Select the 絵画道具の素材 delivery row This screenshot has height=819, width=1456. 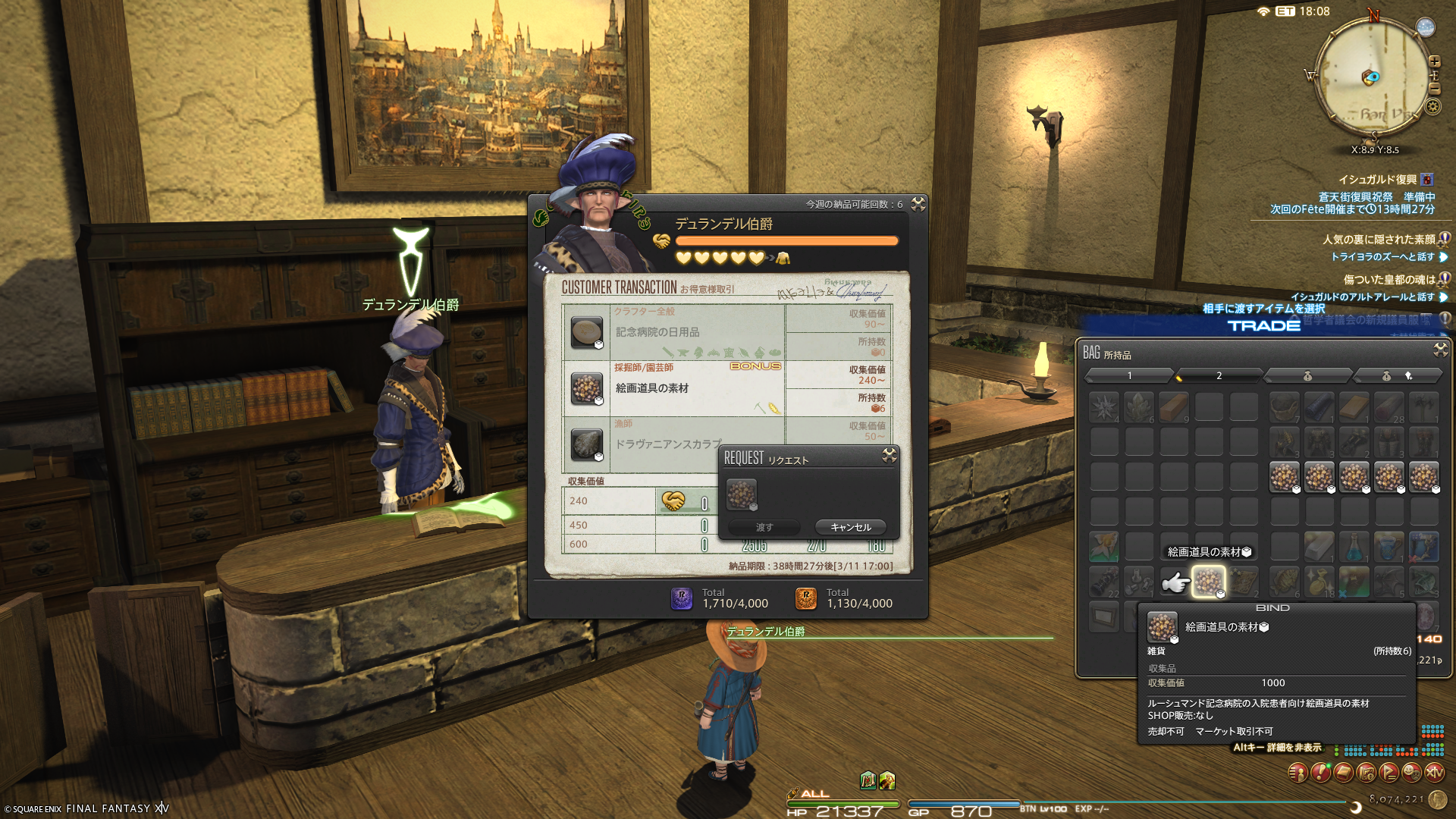(673, 388)
